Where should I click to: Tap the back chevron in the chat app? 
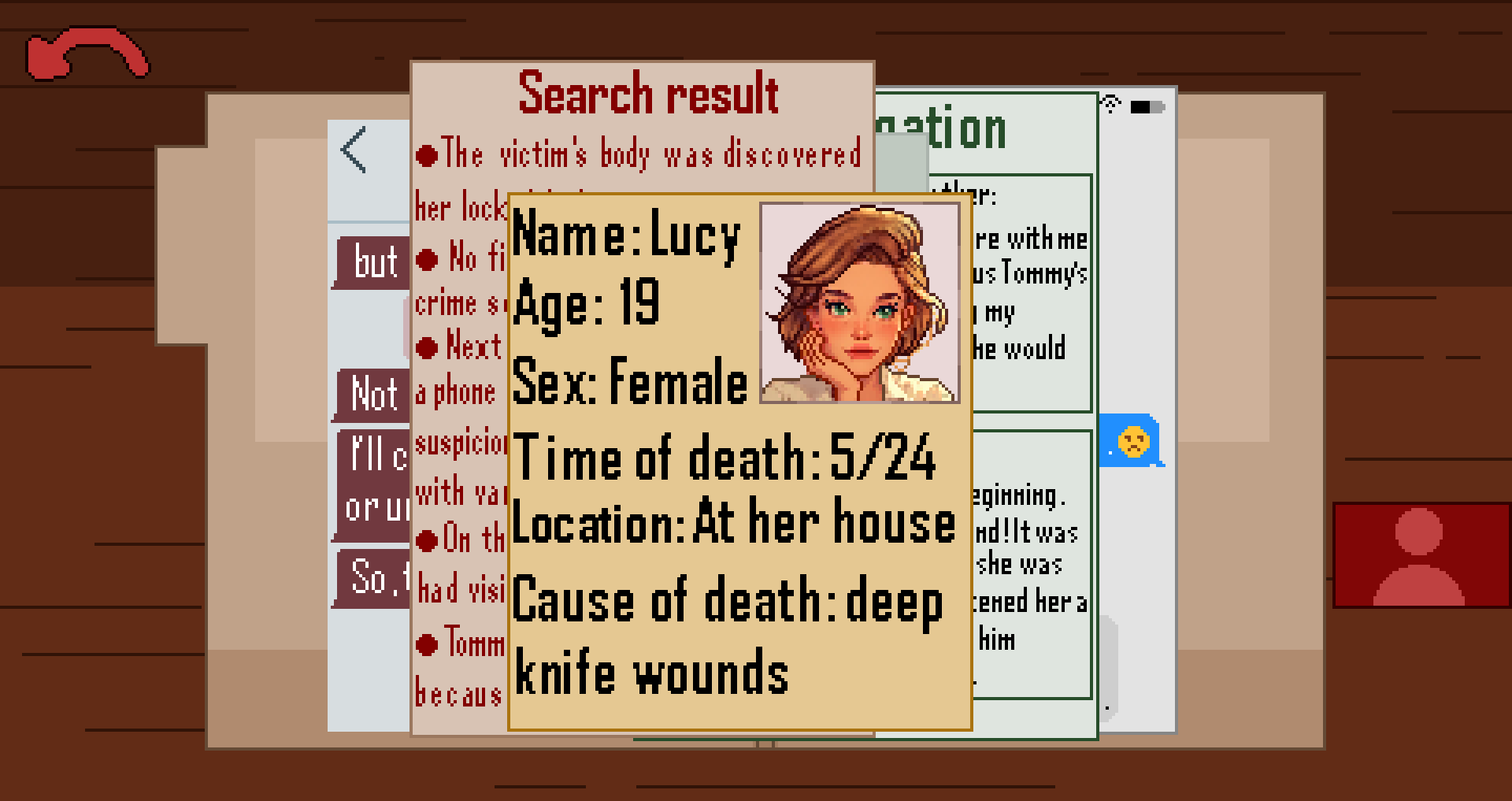pyautogui.click(x=353, y=151)
